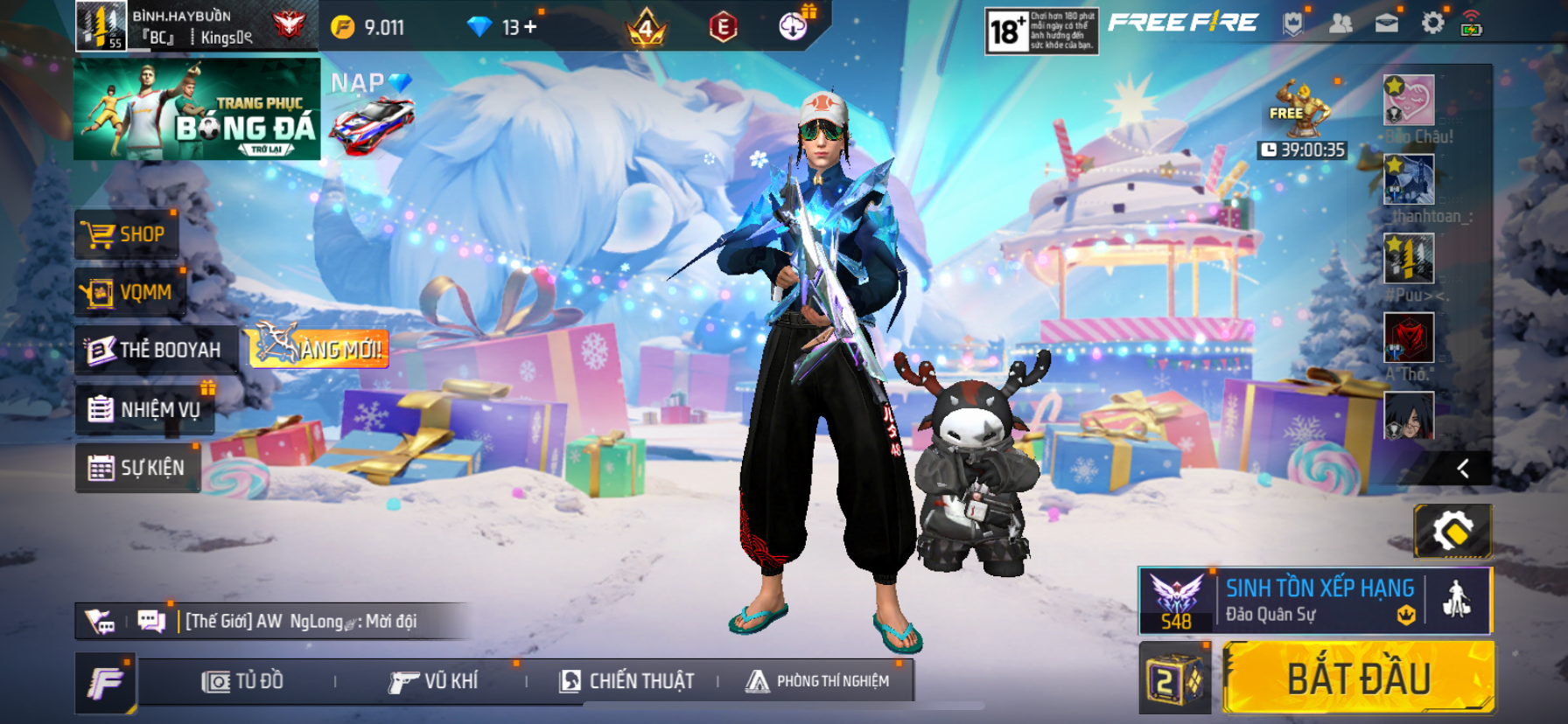Open the mail envelope icon
The width and height of the screenshot is (1568, 724).
point(1387,24)
